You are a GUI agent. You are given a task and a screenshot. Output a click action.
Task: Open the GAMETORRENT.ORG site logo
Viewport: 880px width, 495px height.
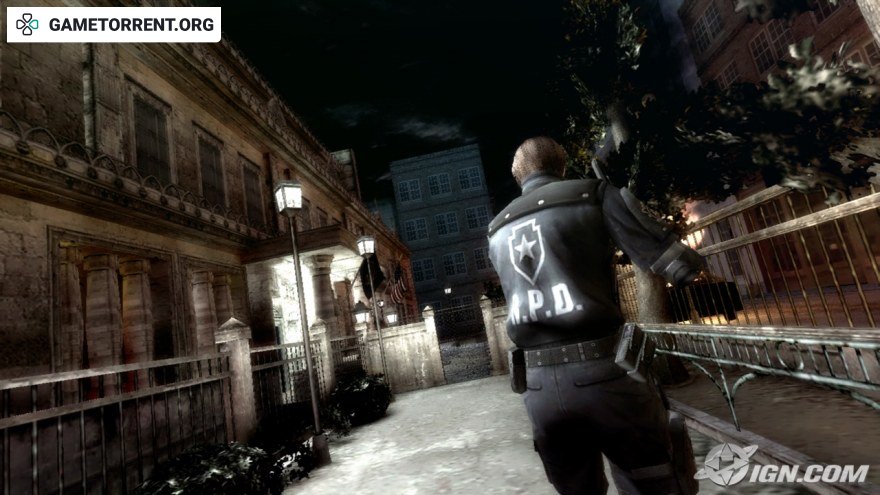tap(114, 25)
